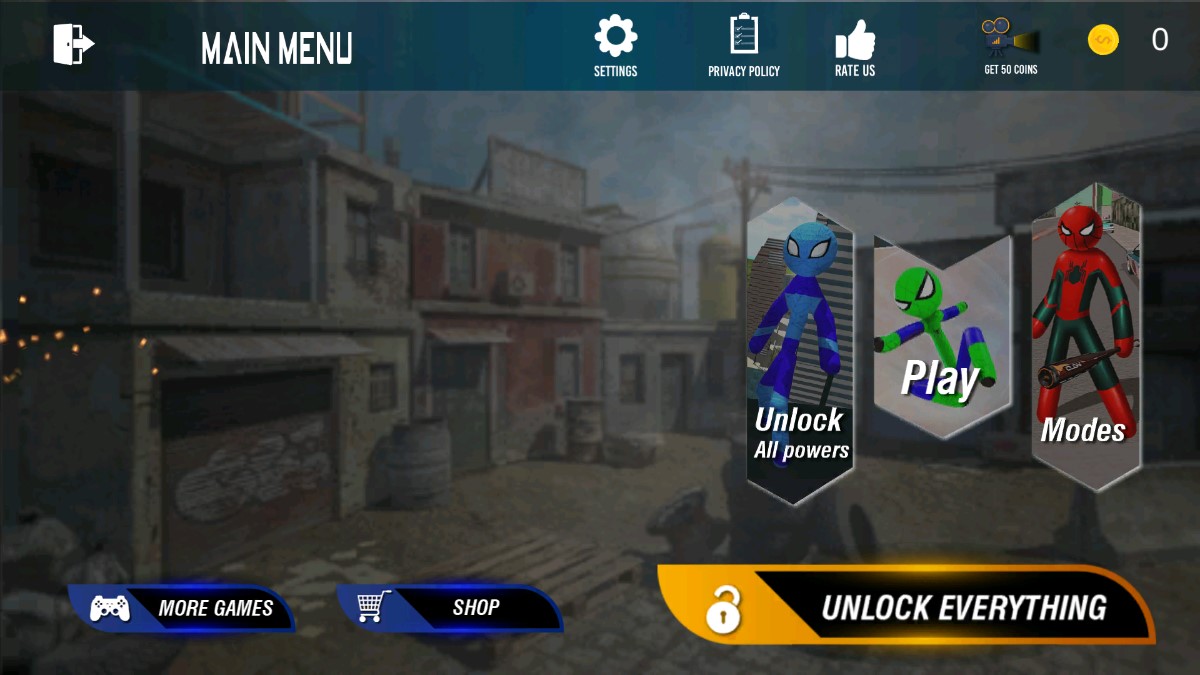The width and height of the screenshot is (1200, 675).
Task: Watch video to get 50 coins
Action: (x=1010, y=46)
